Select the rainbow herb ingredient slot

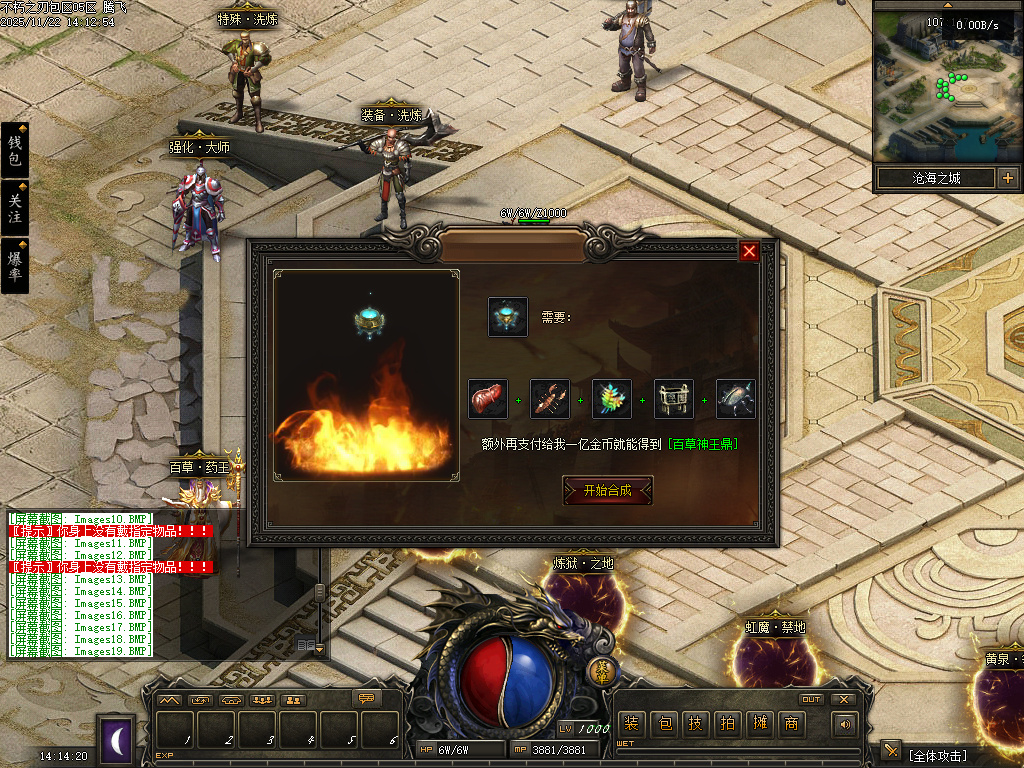pyautogui.click(x=612, y=399)
